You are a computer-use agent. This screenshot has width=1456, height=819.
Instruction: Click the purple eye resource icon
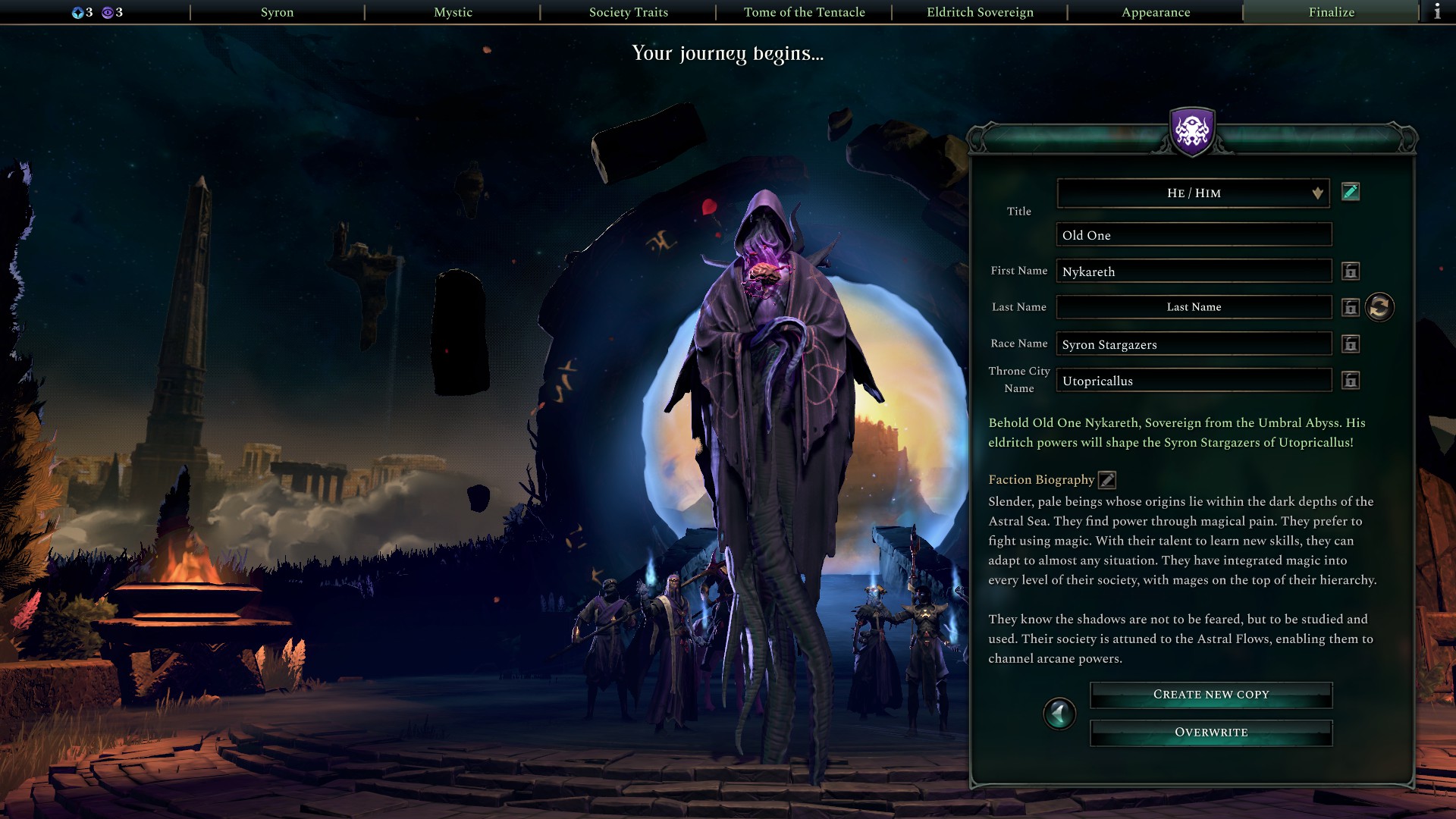click(x=108, y=12)
